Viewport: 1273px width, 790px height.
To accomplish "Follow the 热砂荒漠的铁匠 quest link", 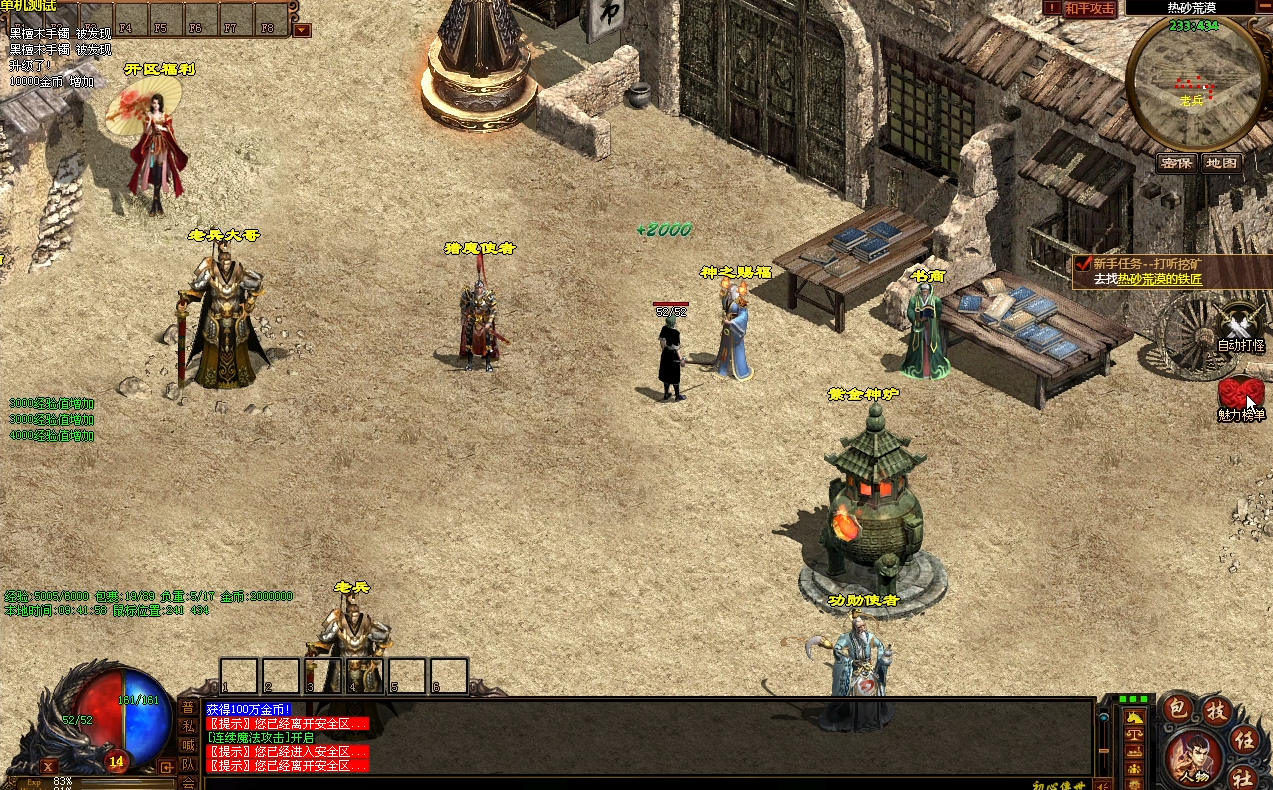I will pos(1160,279).
